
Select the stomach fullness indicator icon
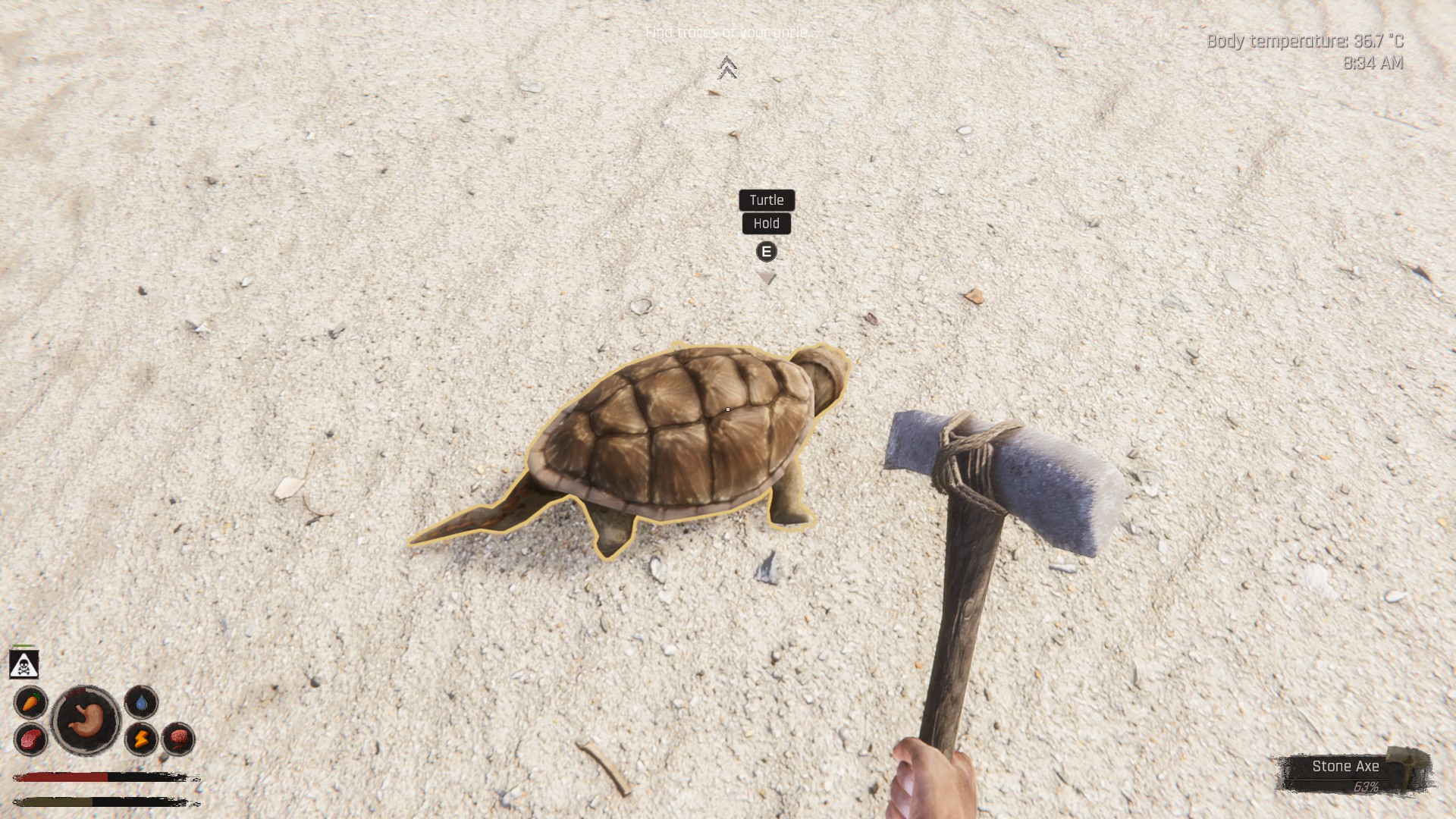point(86,718)
